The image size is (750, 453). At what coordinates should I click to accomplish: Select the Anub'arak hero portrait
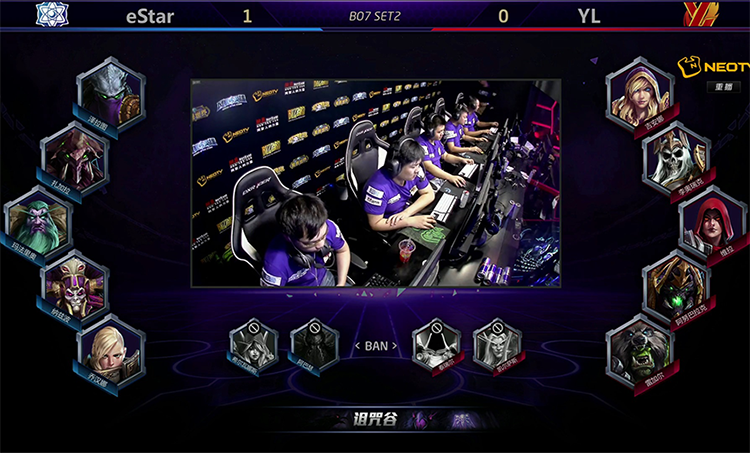click(676, 283)
